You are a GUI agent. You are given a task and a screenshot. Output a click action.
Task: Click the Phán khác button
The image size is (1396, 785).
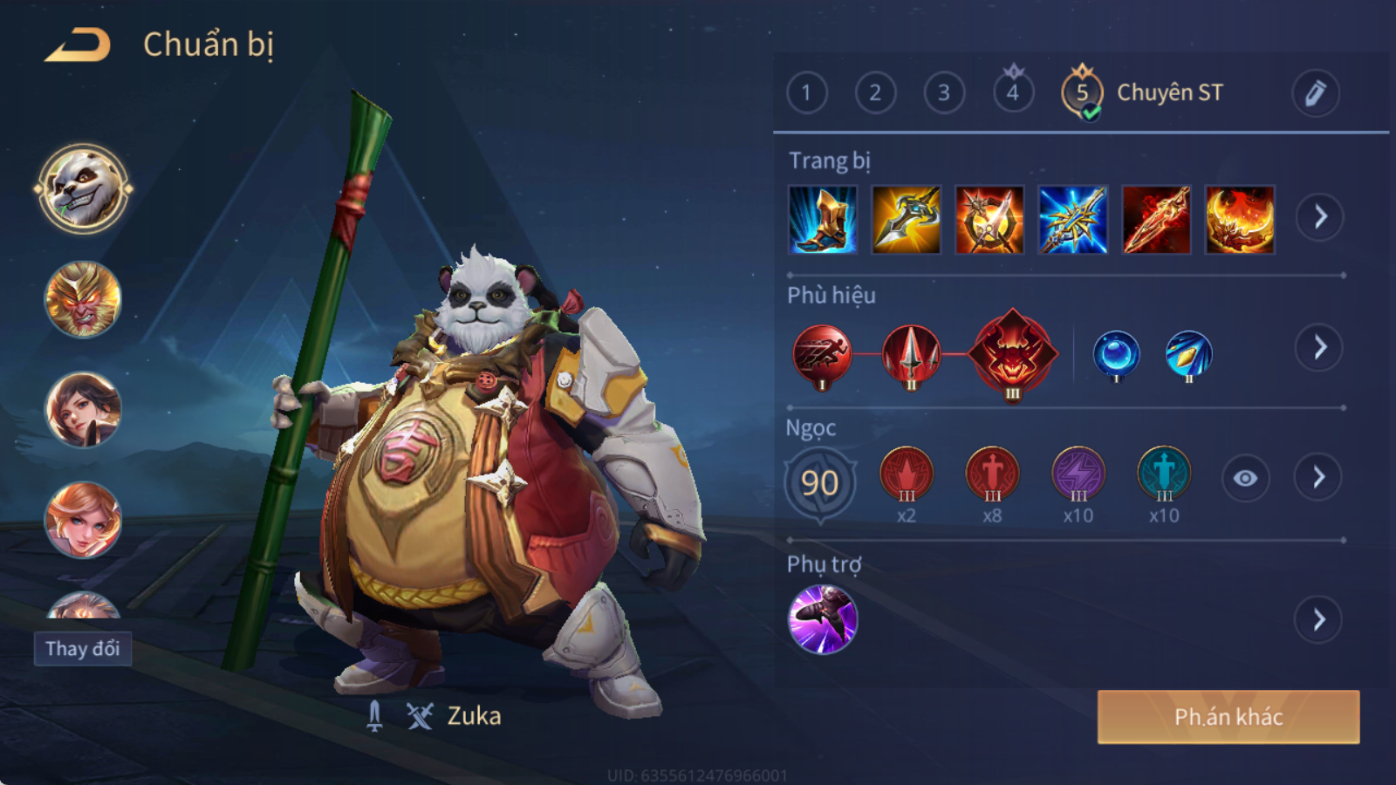[x=1228, y=717]
